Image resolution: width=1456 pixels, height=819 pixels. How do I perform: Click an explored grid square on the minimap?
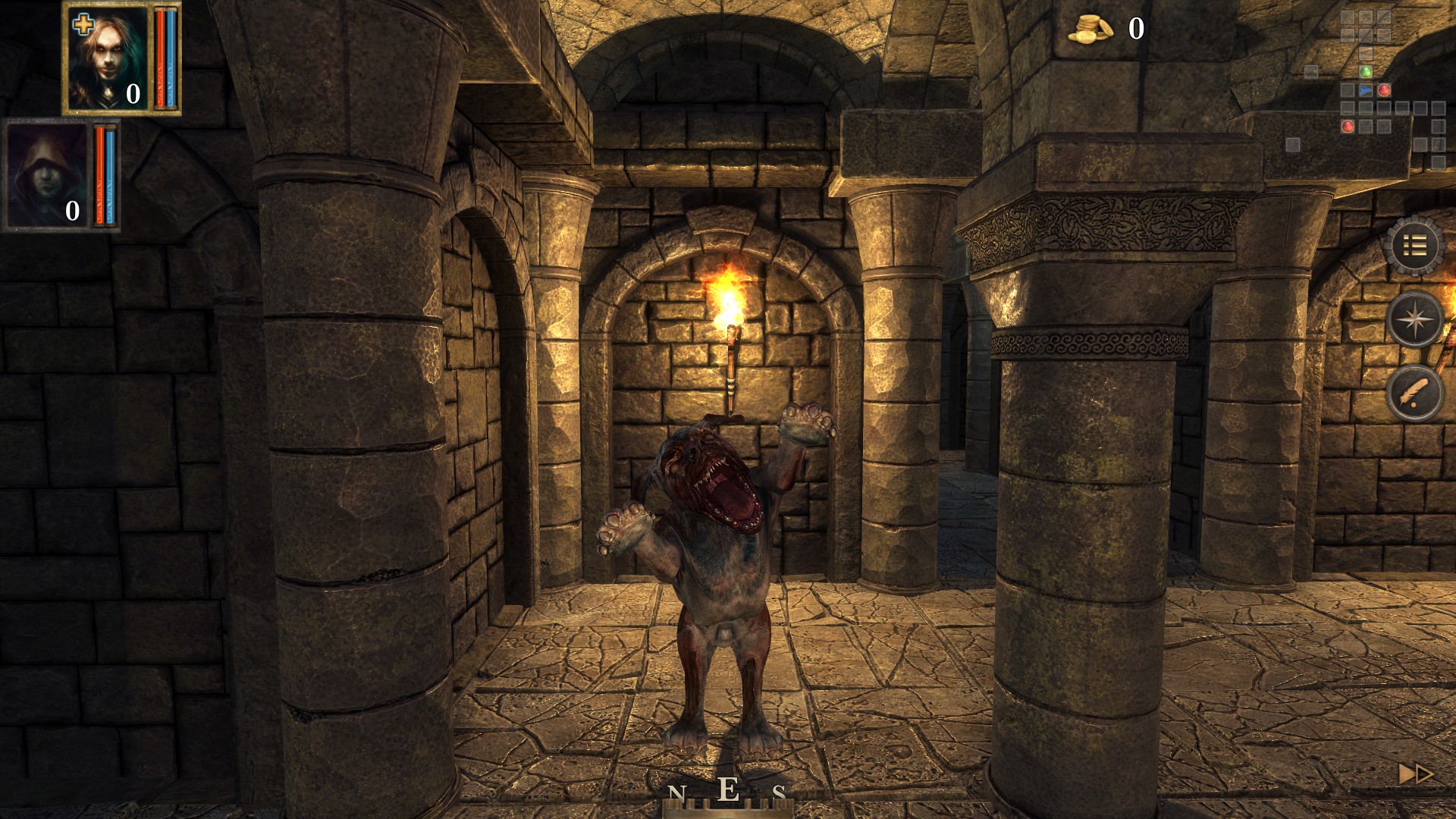click(x=1348, y=18)
